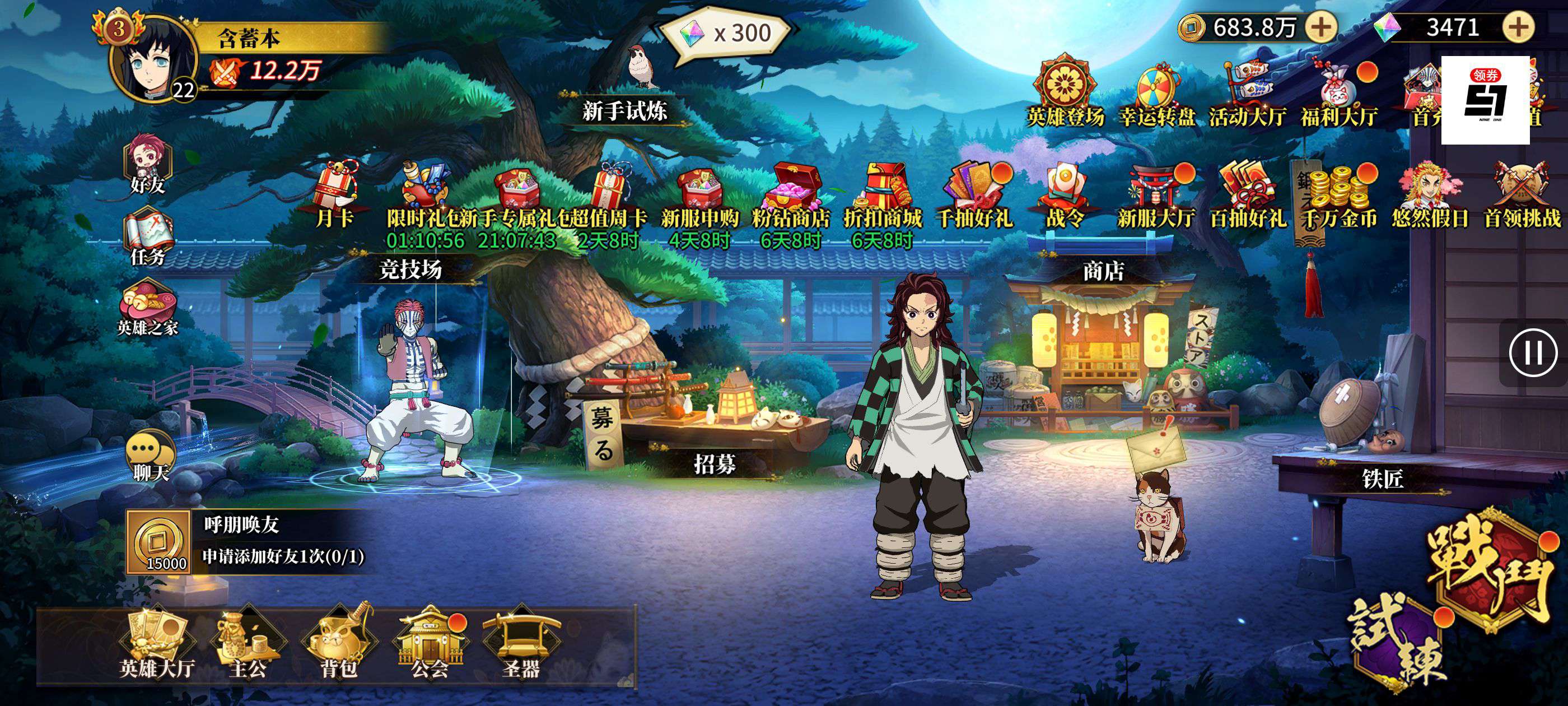The height and width of the screenshot is (706, 1568).
Task: Open the 英雄大厅 hero hall menu
Action: coord(156,645)
